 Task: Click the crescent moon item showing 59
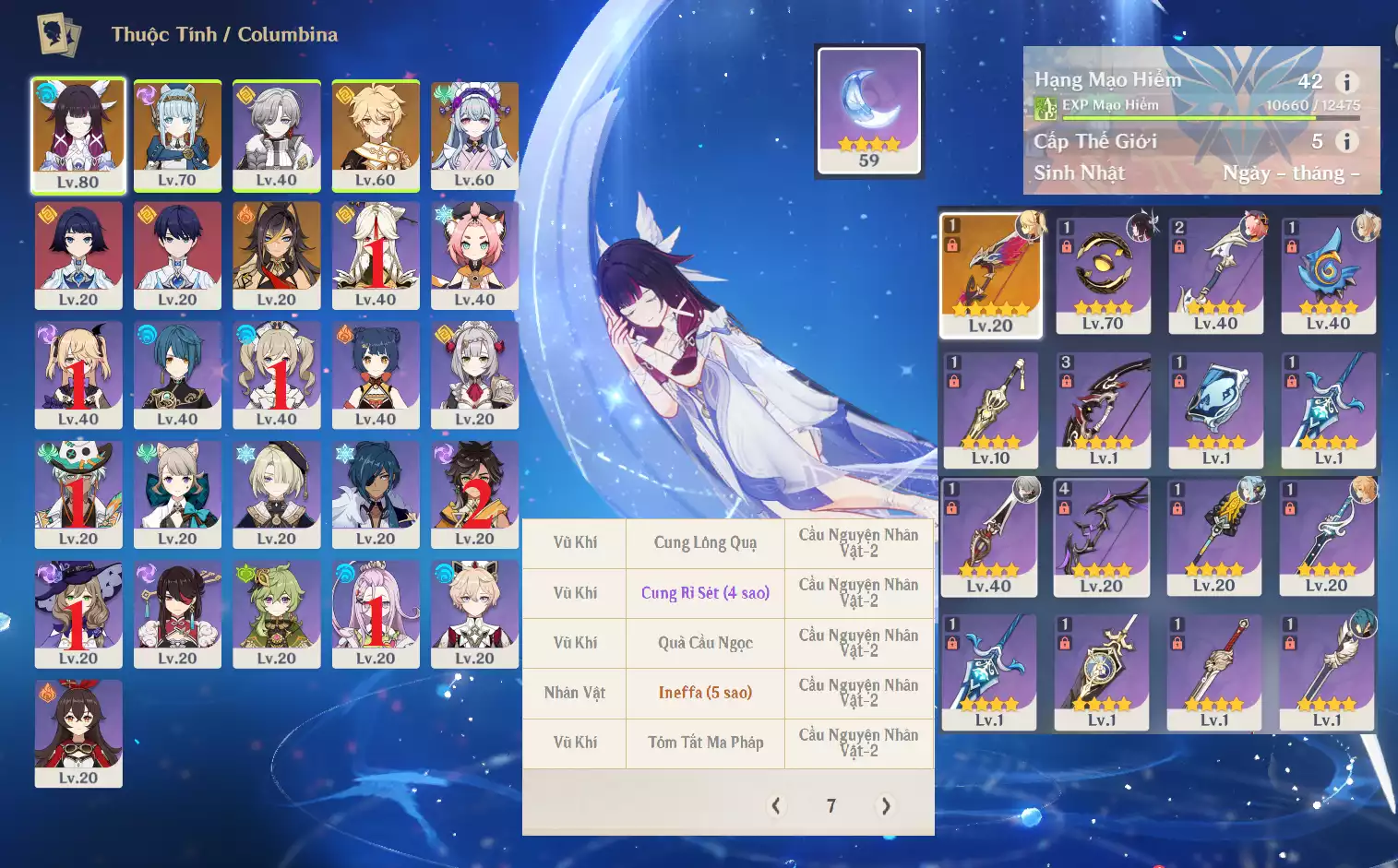pos(869,111)
